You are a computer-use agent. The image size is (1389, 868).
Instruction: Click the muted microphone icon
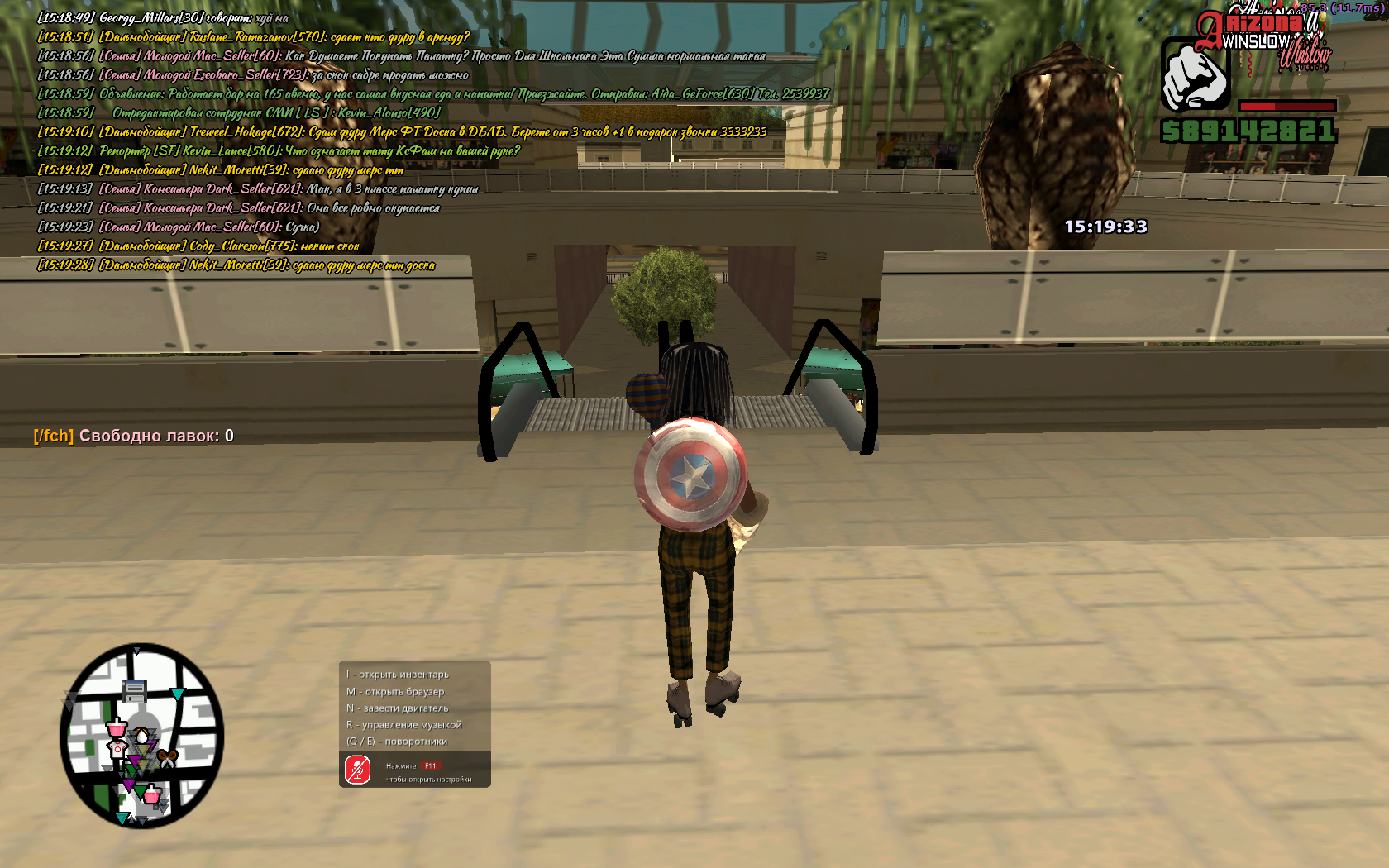point(358,770)
